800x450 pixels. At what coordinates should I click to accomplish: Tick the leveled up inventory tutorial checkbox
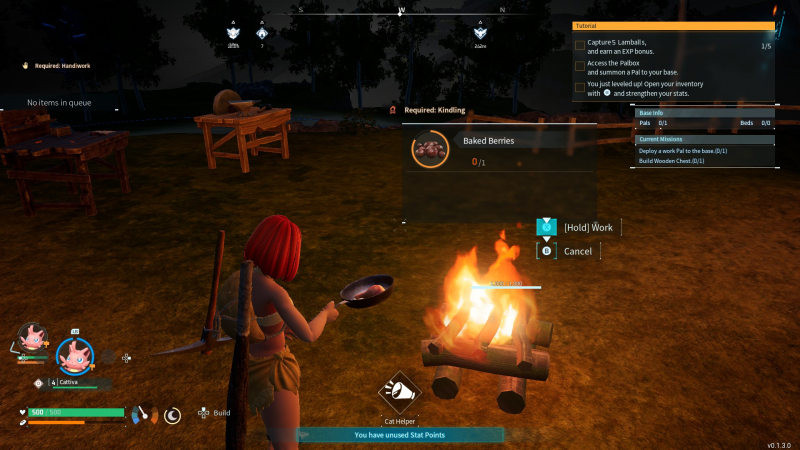coord(580,87)
